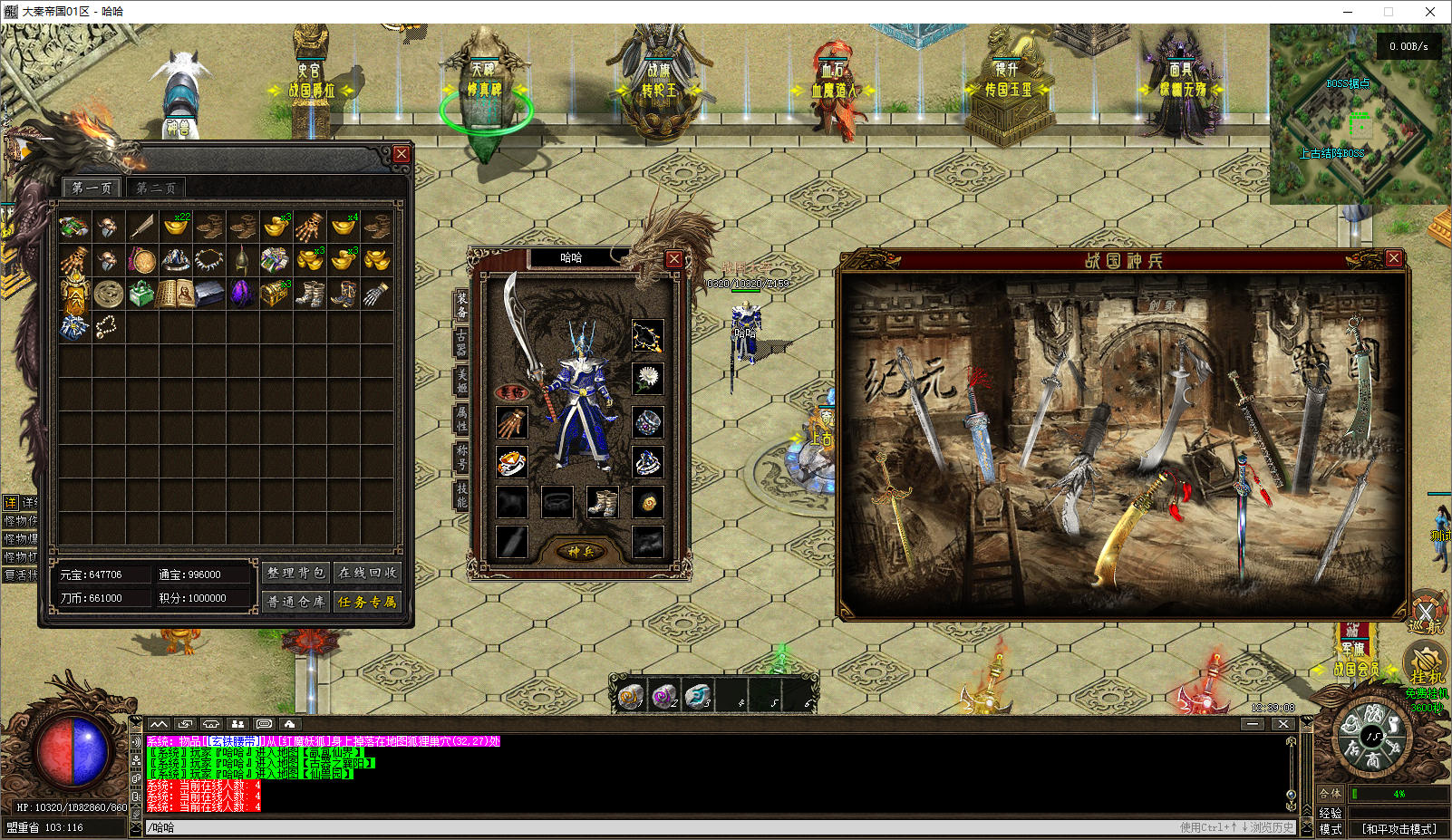This screenshot has height=840, width=1452.
Task: Open the 古器 character tab
Action: coord(461,343)
